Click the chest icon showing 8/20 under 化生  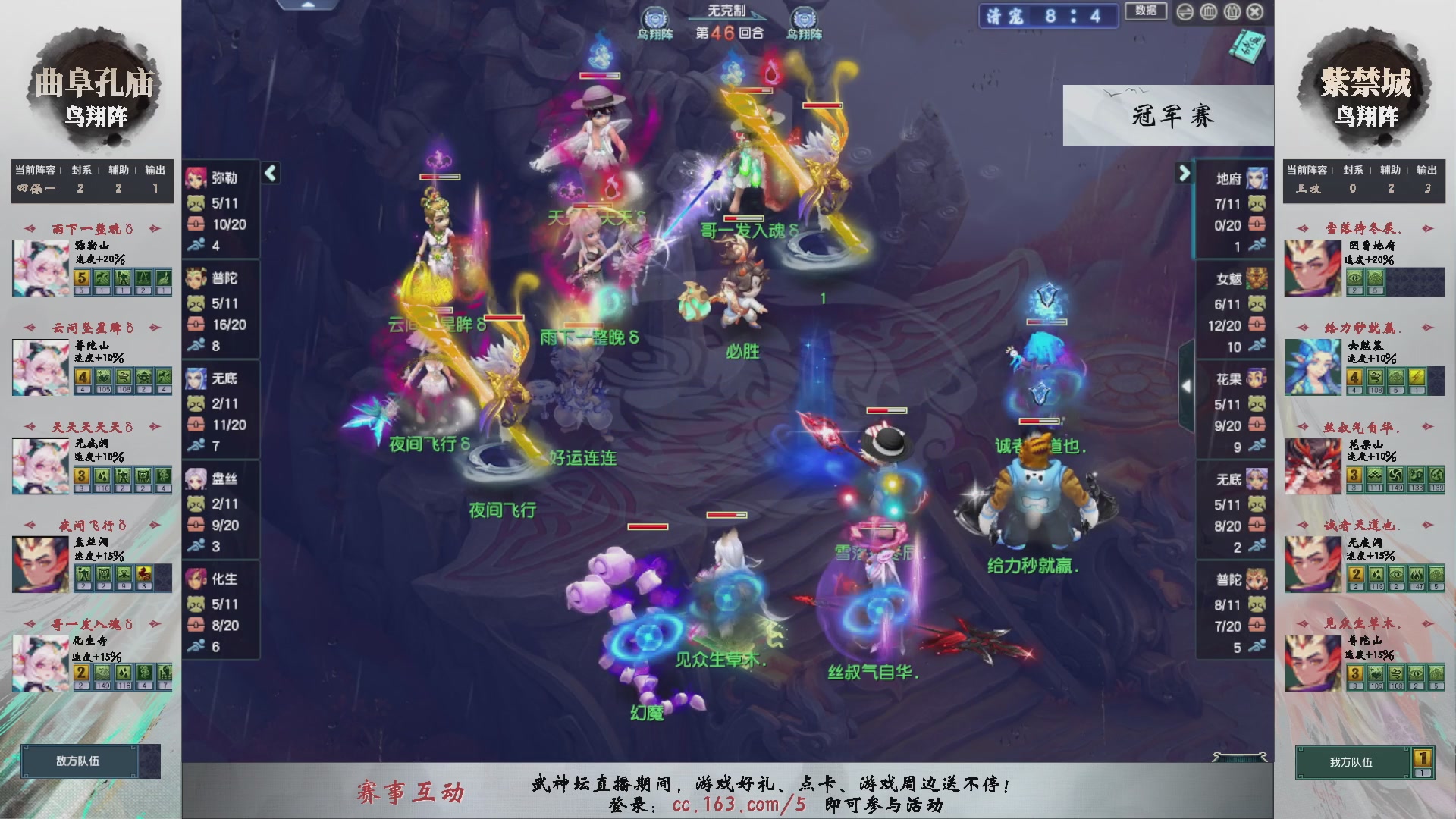click(x=196, y=626)
